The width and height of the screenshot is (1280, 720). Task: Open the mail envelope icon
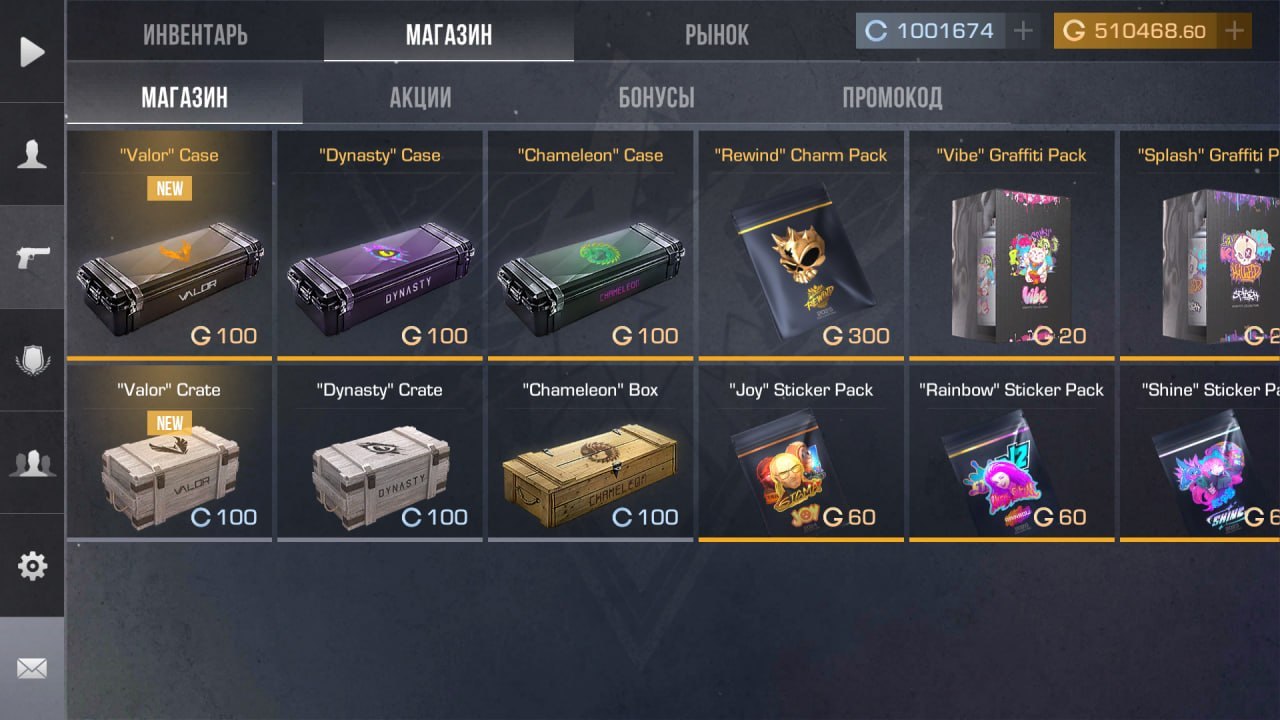tap(32, 668)
